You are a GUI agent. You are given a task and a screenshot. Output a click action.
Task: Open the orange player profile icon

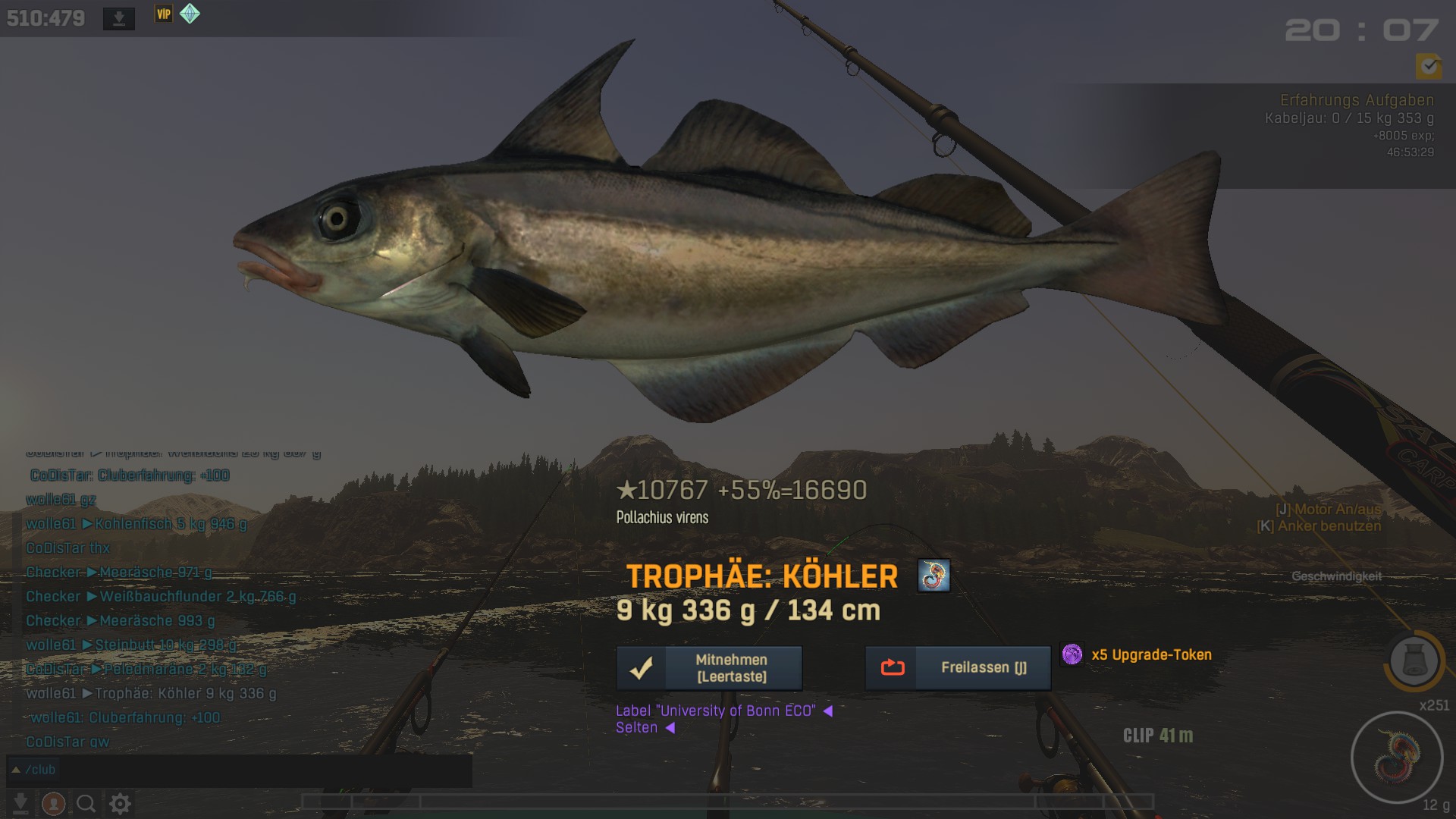53,803
